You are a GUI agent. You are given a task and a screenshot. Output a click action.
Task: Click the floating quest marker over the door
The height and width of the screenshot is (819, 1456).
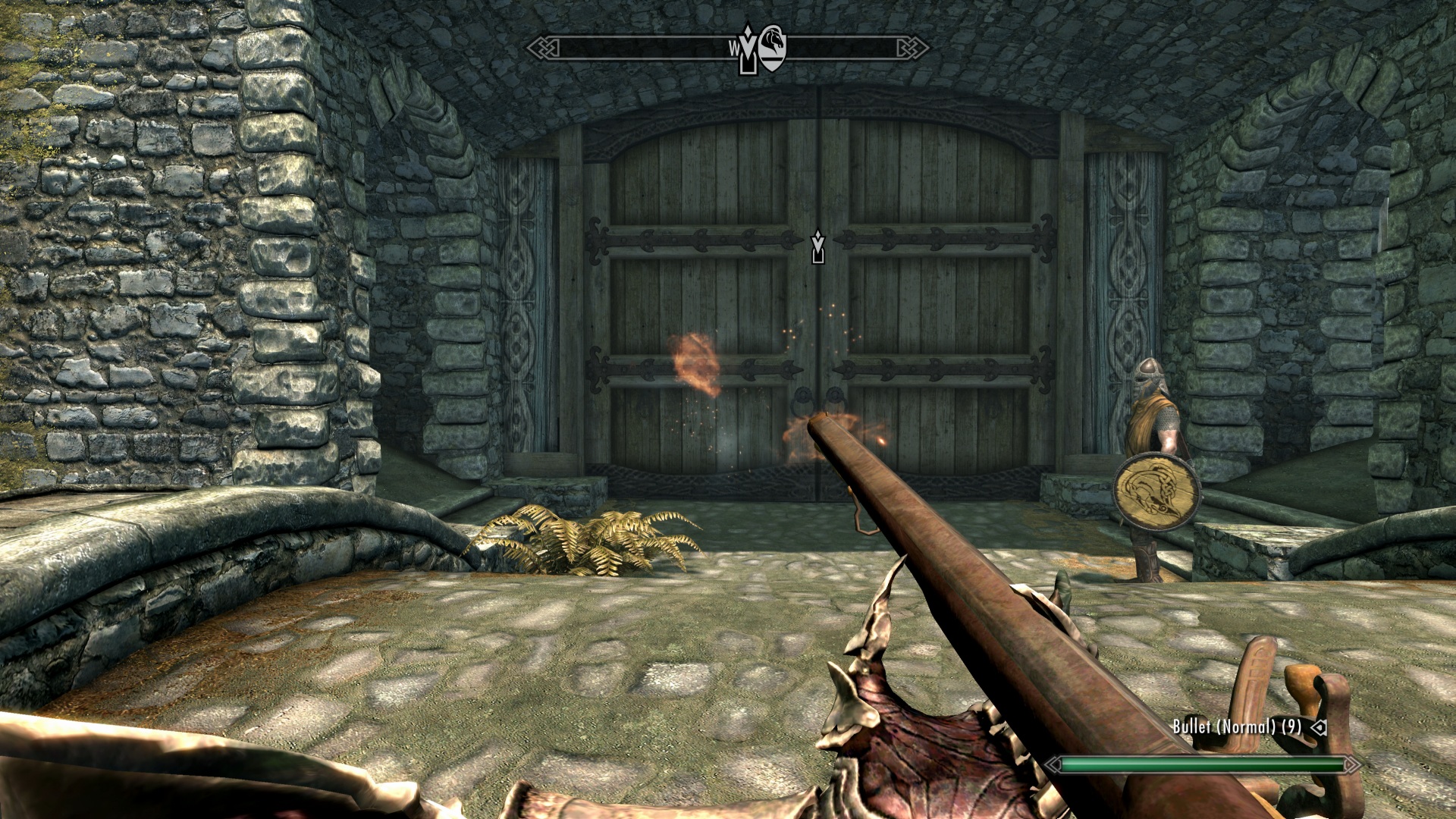pos(817,246)
